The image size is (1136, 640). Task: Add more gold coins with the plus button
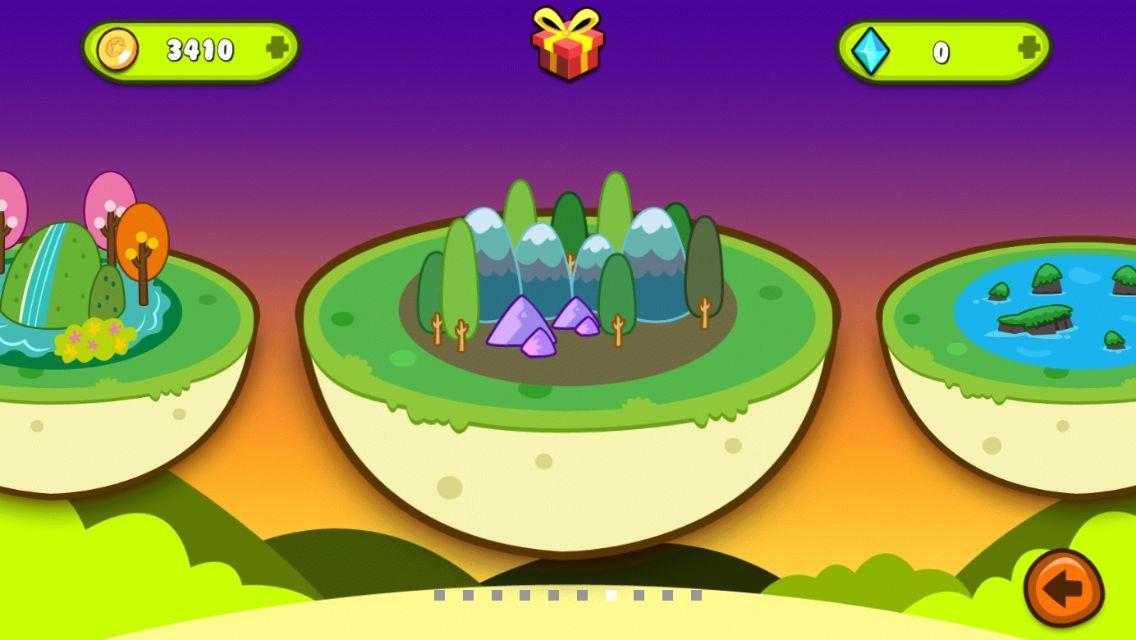277,48
